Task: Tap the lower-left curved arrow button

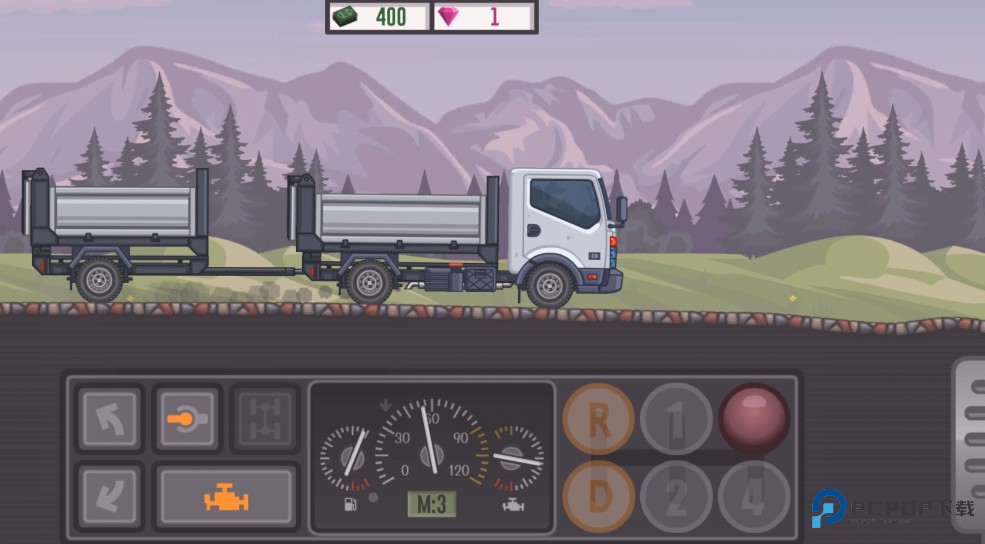Action: tap(109, 496)
